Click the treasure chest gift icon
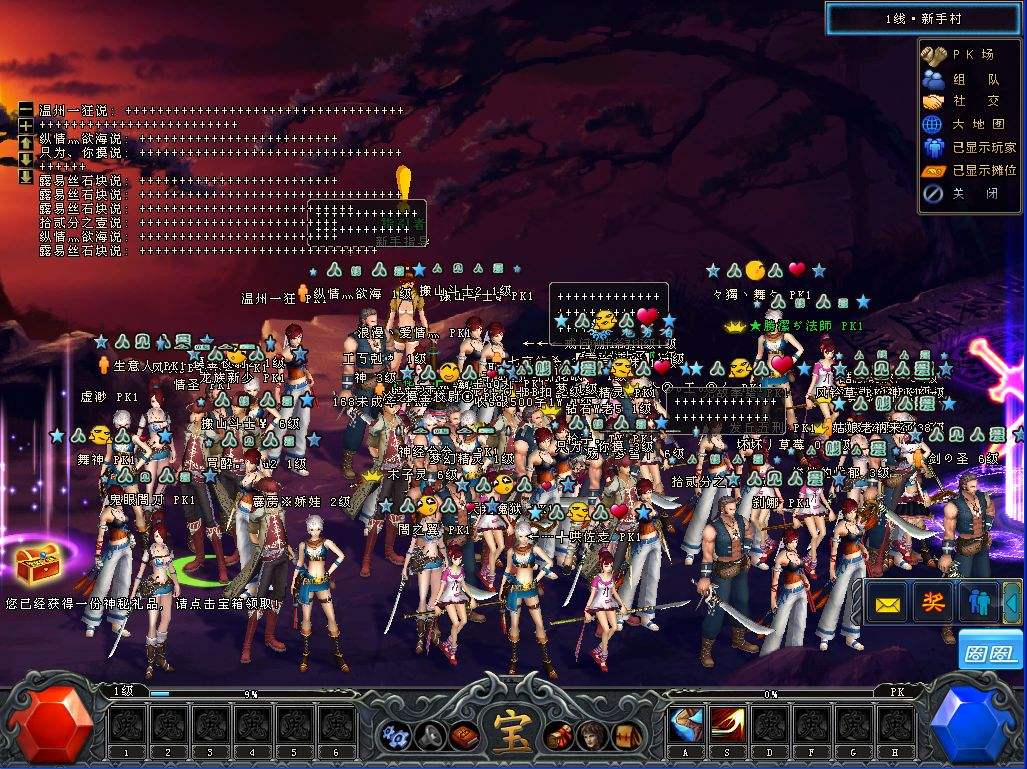Image resolution: width=1027 pixels, height=769 pixels. 39,569
